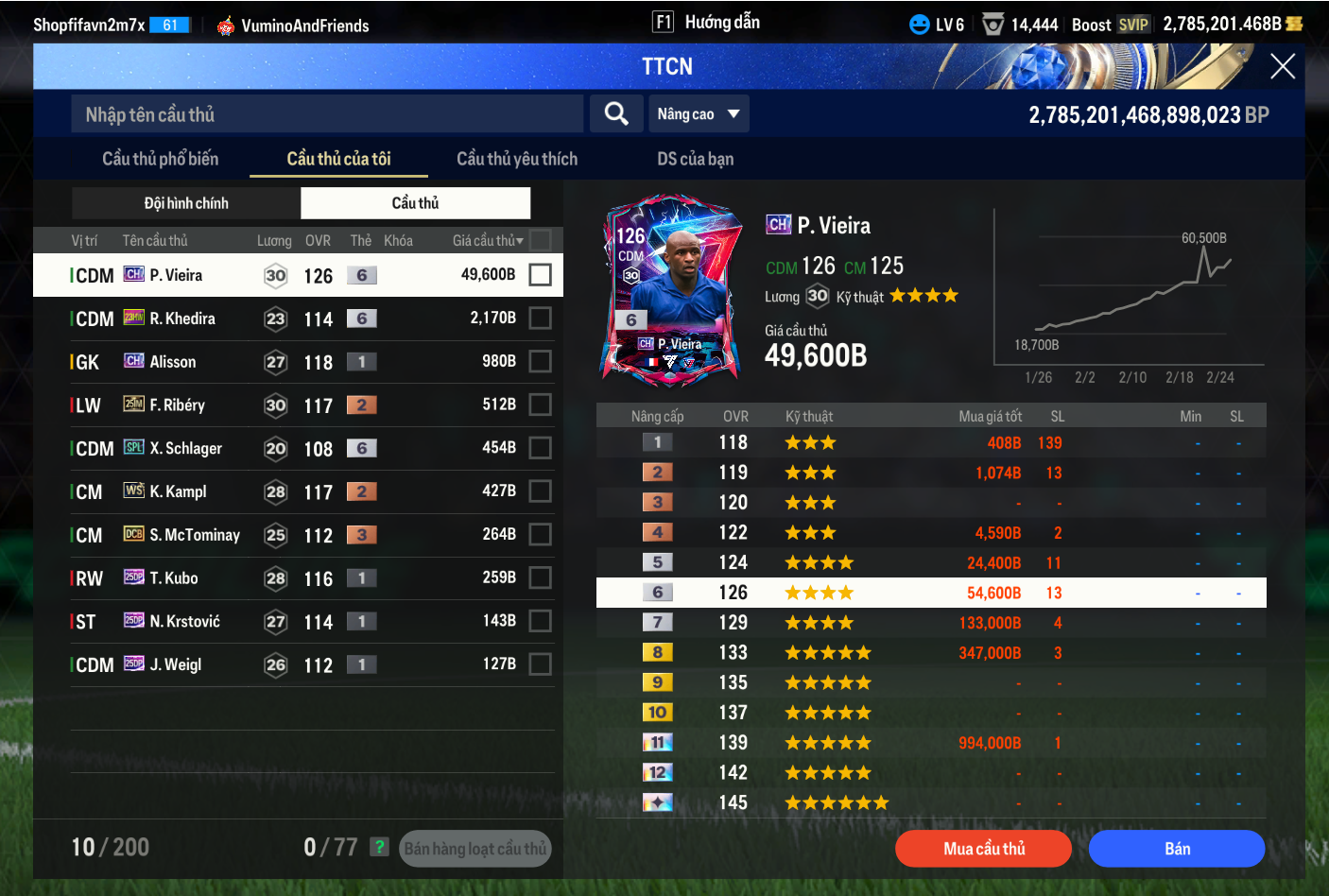This screenshot has height=896, width=1329.
Task: Open the Nâng cao dropdown
Action: (x=699, y=114)
